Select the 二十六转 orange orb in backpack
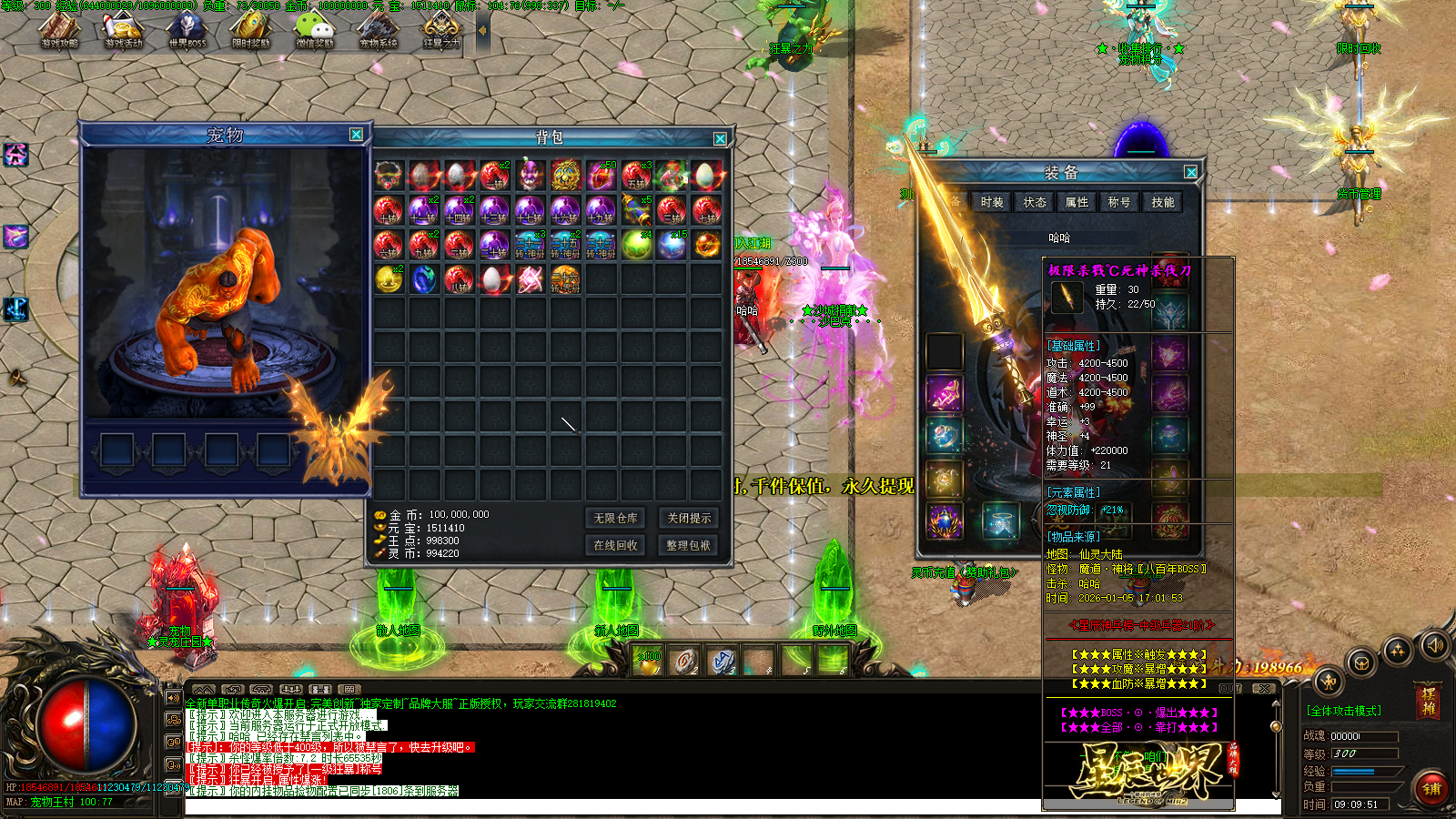This screenshot has height=819, width=1456. tap(565, 279)
